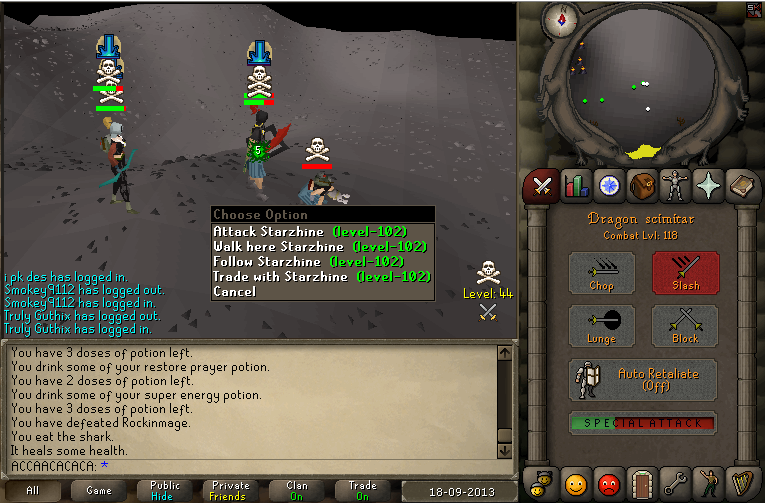765x503 pixels.
Task: Open the Stats tab with bar chart icon
Action: pyautogui.click(x=575, y=185)
